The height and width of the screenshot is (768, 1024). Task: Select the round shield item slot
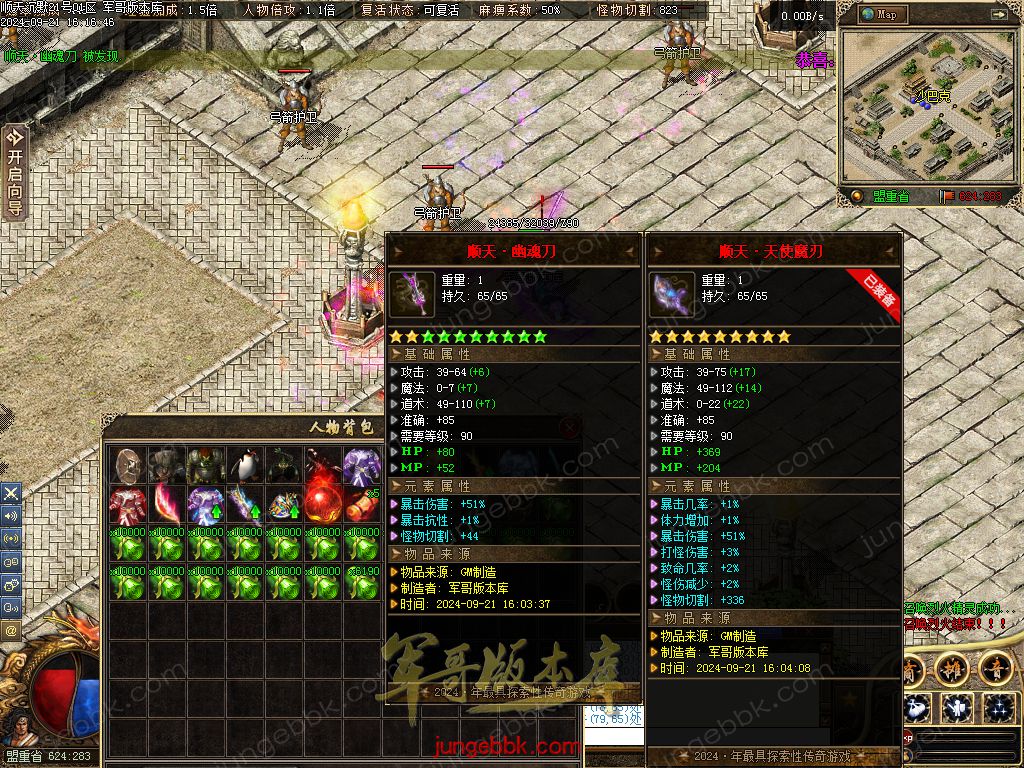click(x=127, y=466)
